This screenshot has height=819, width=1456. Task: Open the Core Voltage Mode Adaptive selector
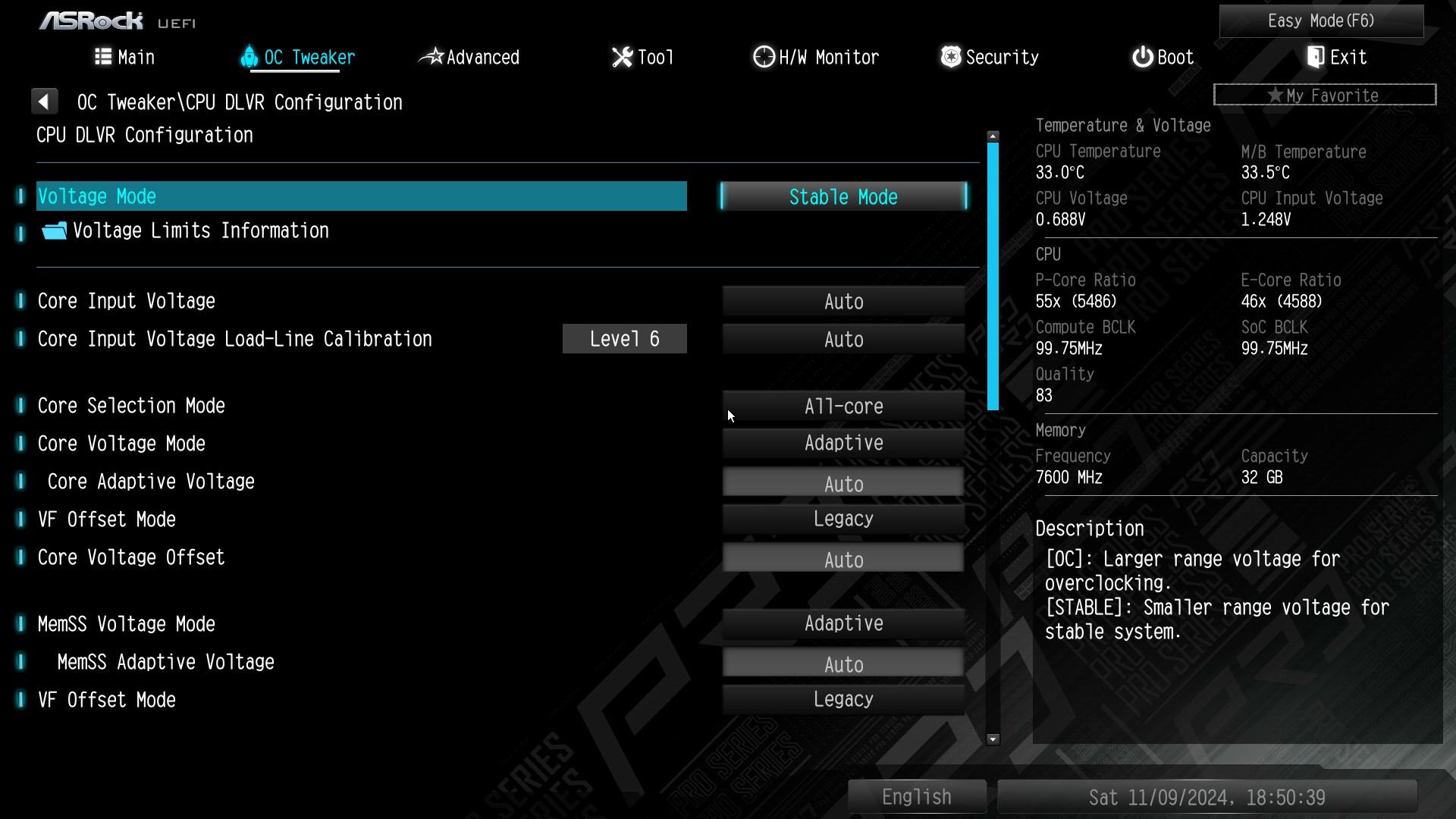843,443
